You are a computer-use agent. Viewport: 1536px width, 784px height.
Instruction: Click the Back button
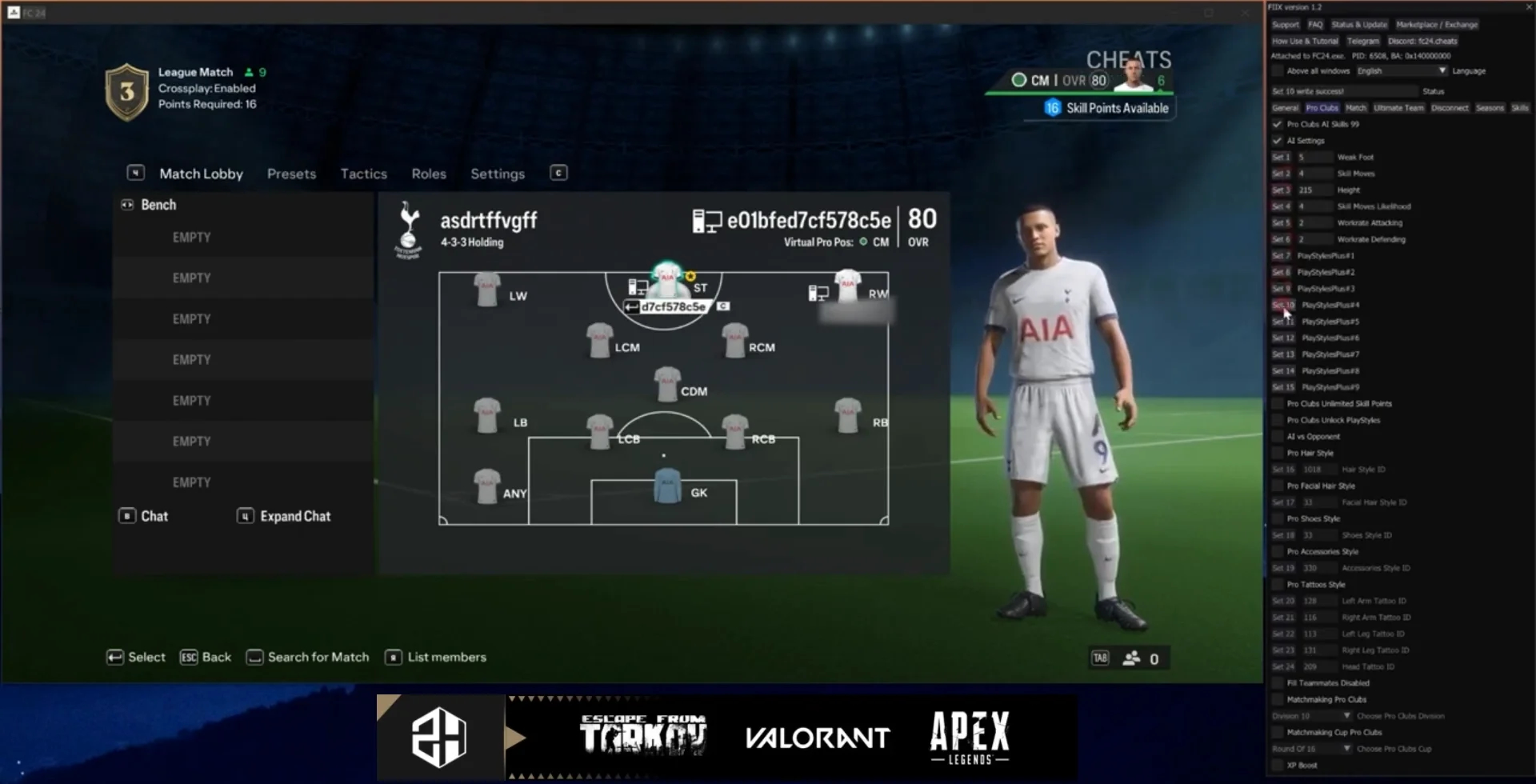(206, 658)
